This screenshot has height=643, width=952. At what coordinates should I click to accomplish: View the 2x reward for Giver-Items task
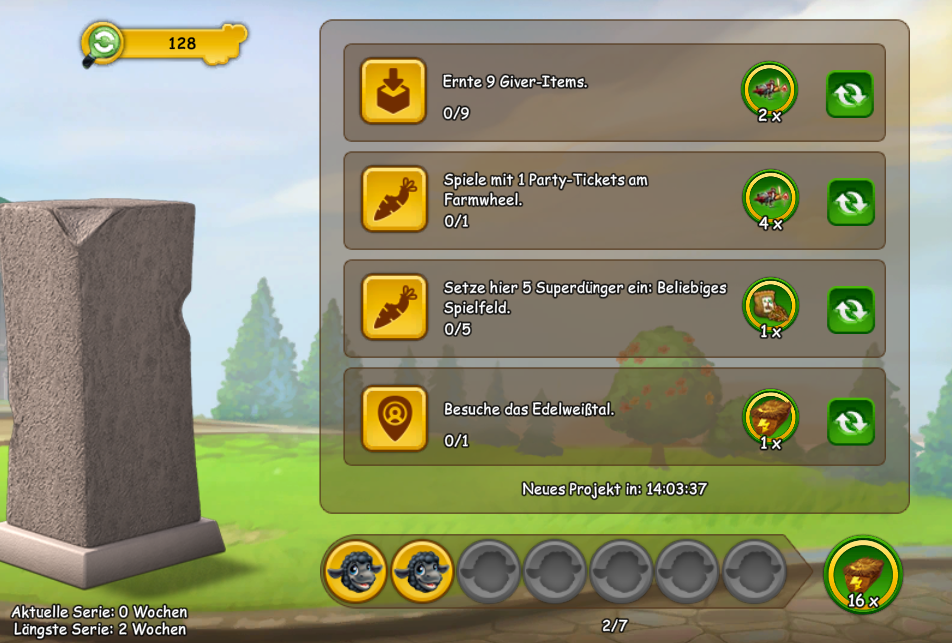[x=769, y=90]
